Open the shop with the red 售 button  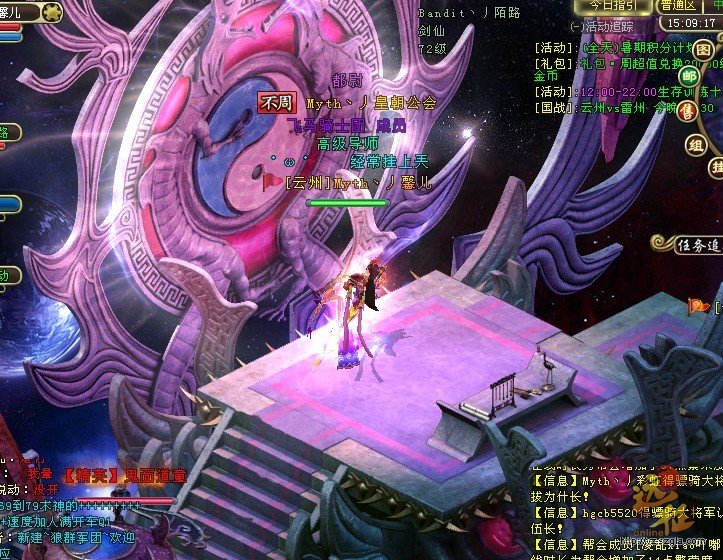(x=688, y=111)
